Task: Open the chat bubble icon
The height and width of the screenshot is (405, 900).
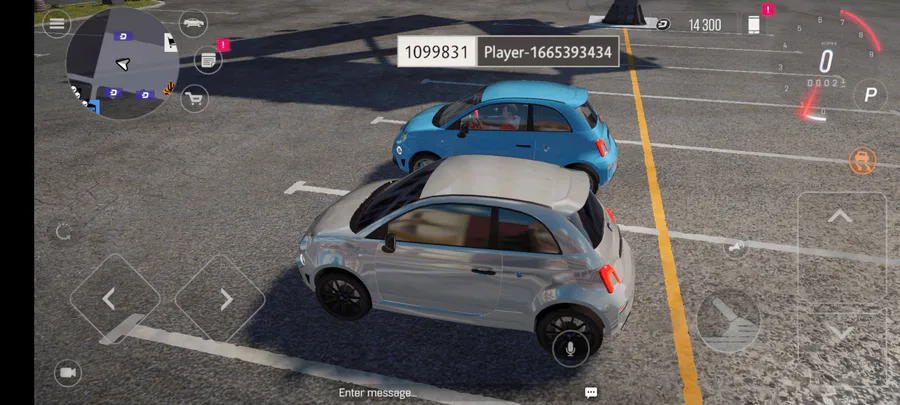Action: point(591,392)
